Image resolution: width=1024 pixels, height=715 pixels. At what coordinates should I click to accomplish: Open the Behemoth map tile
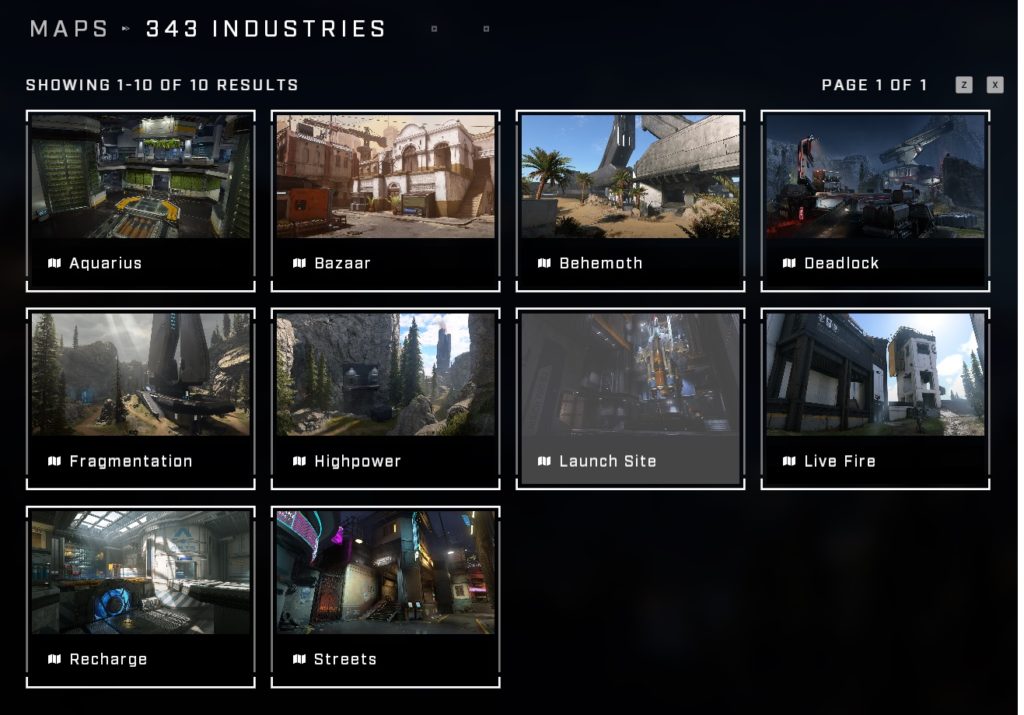(x=630, y=200)
